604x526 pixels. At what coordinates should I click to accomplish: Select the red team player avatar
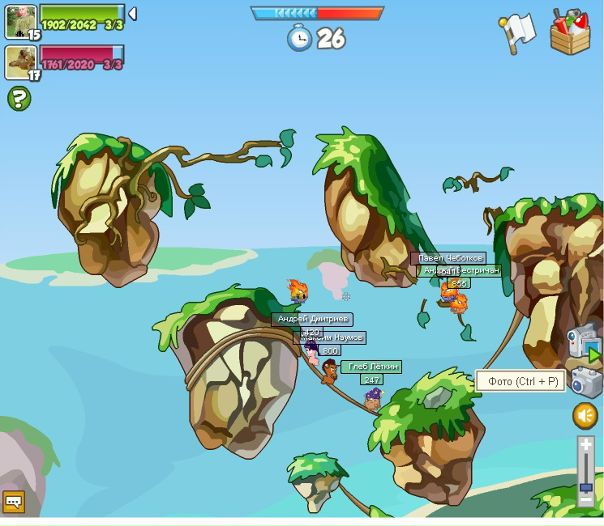click(x=20, y=62)
